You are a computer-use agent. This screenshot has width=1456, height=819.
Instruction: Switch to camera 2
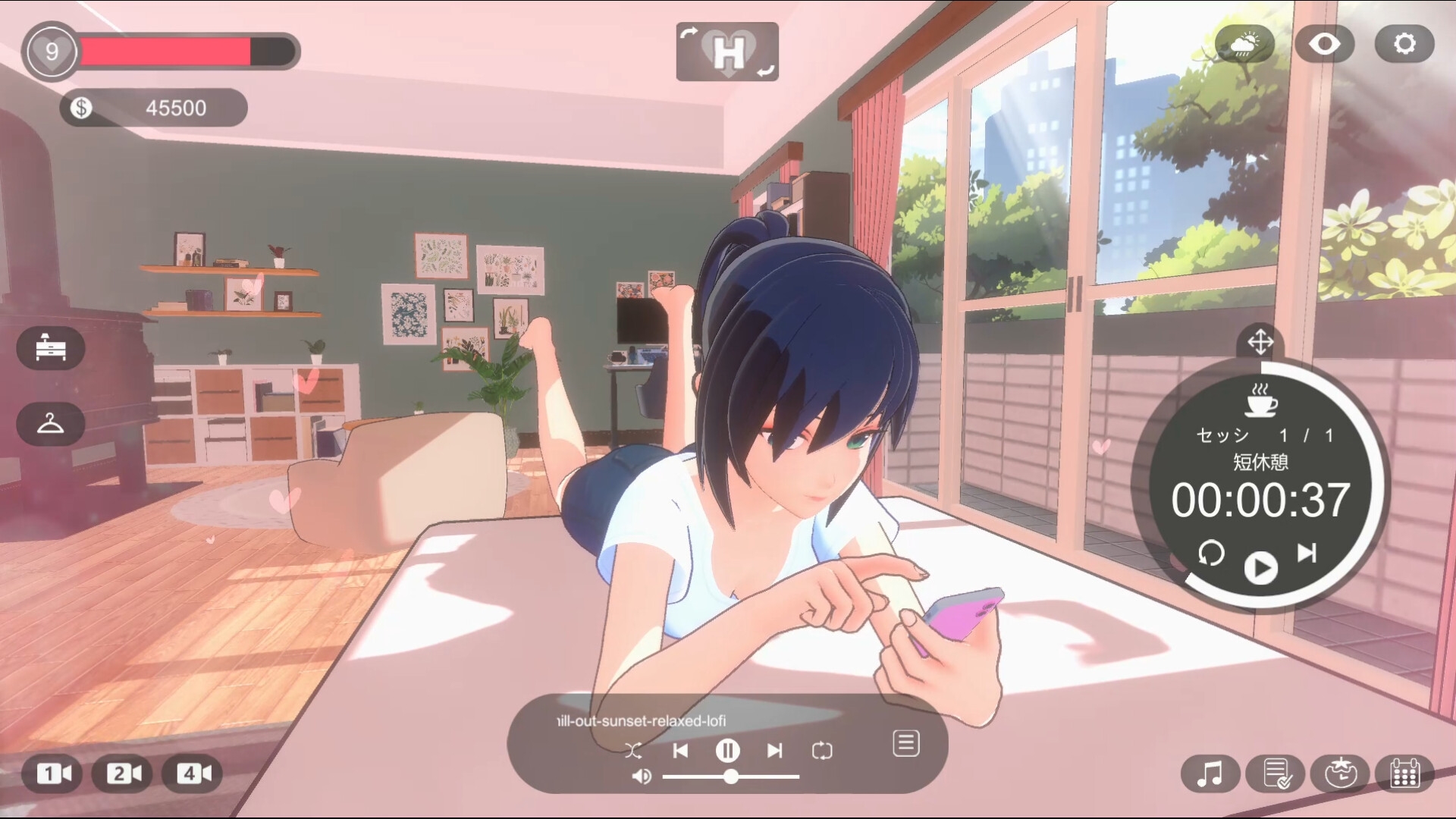coord(123,773)
